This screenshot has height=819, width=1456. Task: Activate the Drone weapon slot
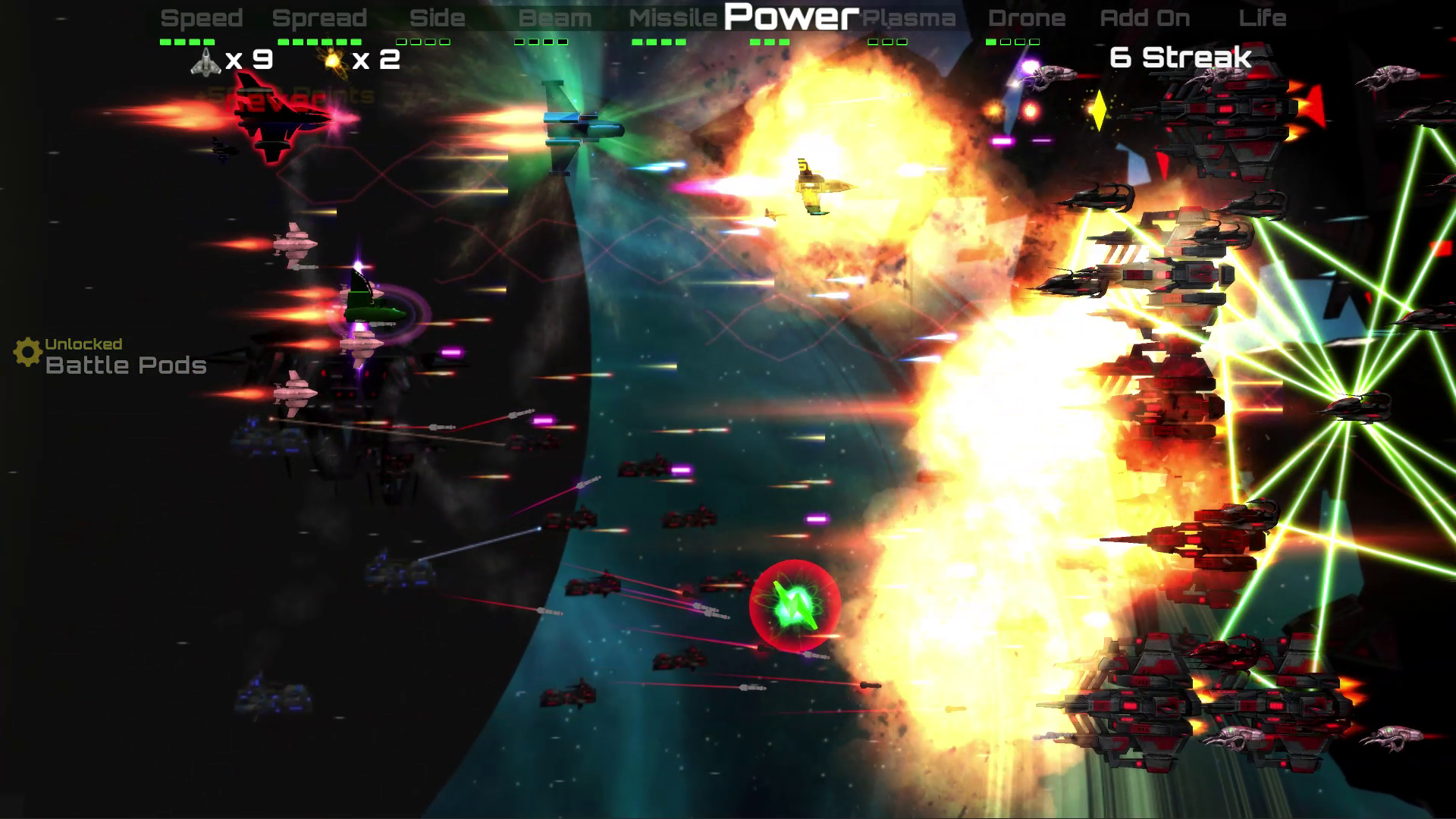point(1028,18)
